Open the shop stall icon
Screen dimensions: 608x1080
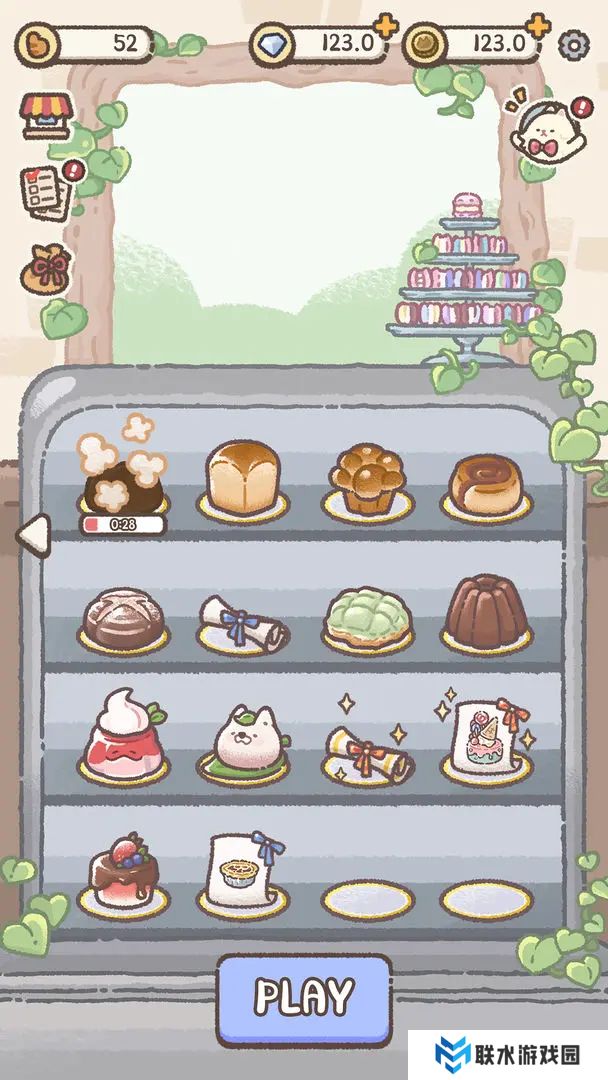coord(47,116)
